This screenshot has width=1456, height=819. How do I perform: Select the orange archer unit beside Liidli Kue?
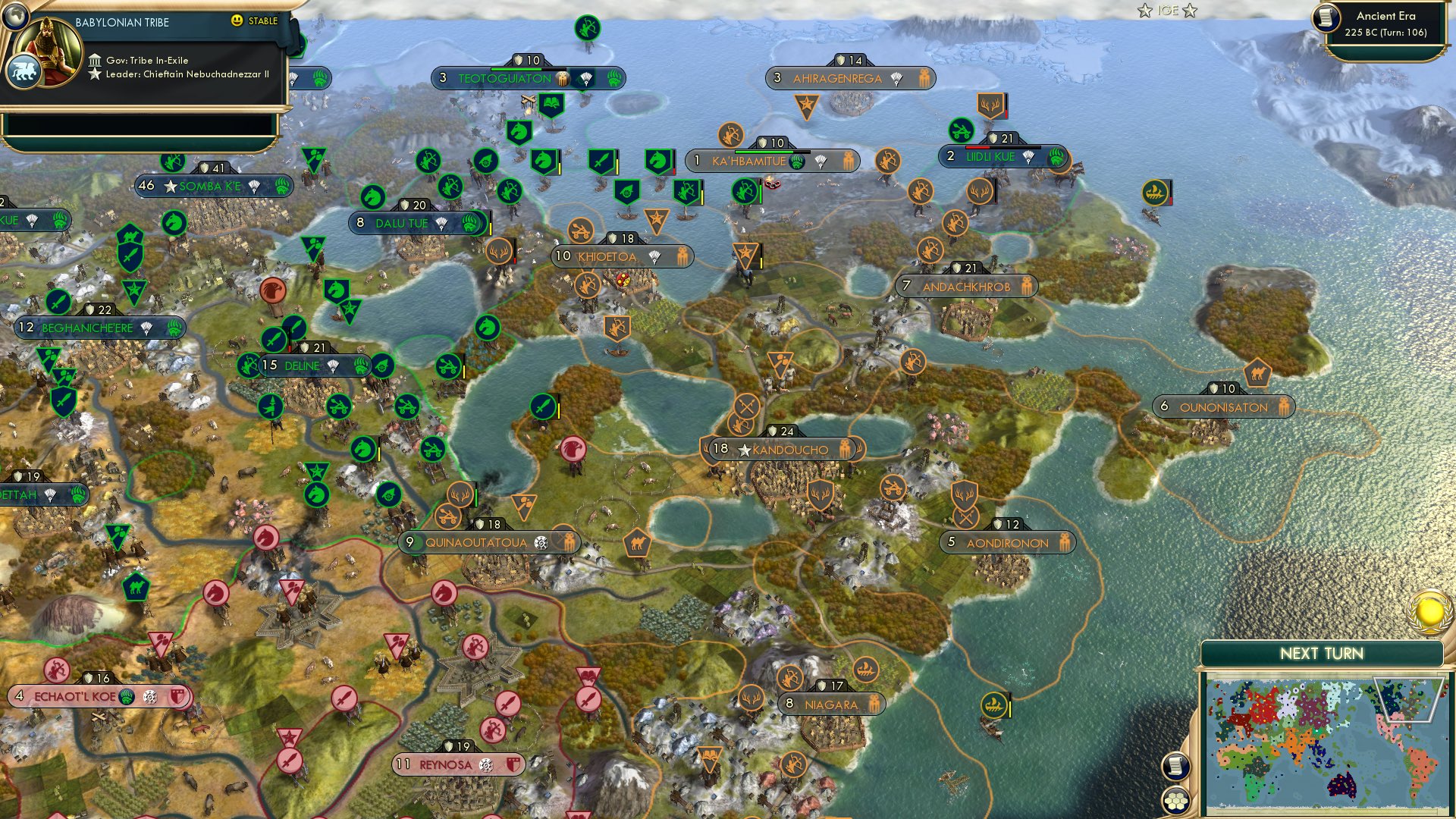[889, 160]
